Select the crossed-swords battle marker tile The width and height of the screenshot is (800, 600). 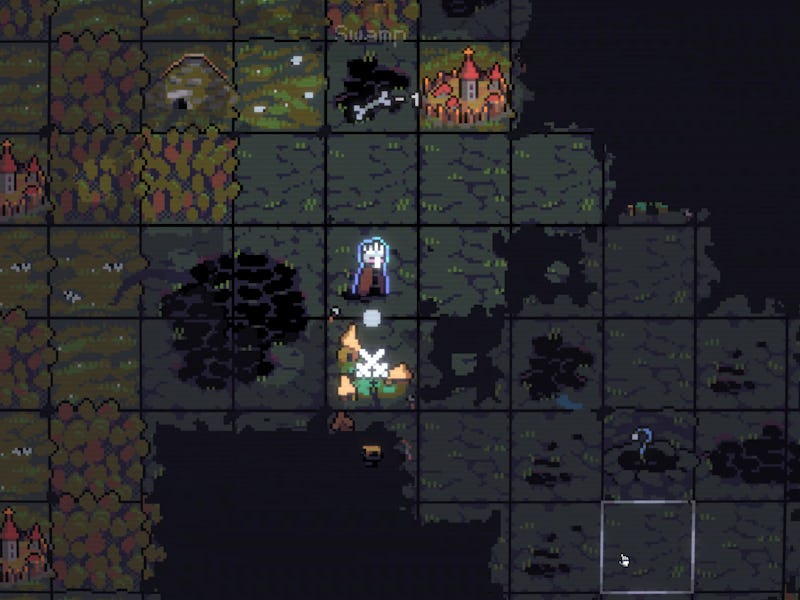372,366
